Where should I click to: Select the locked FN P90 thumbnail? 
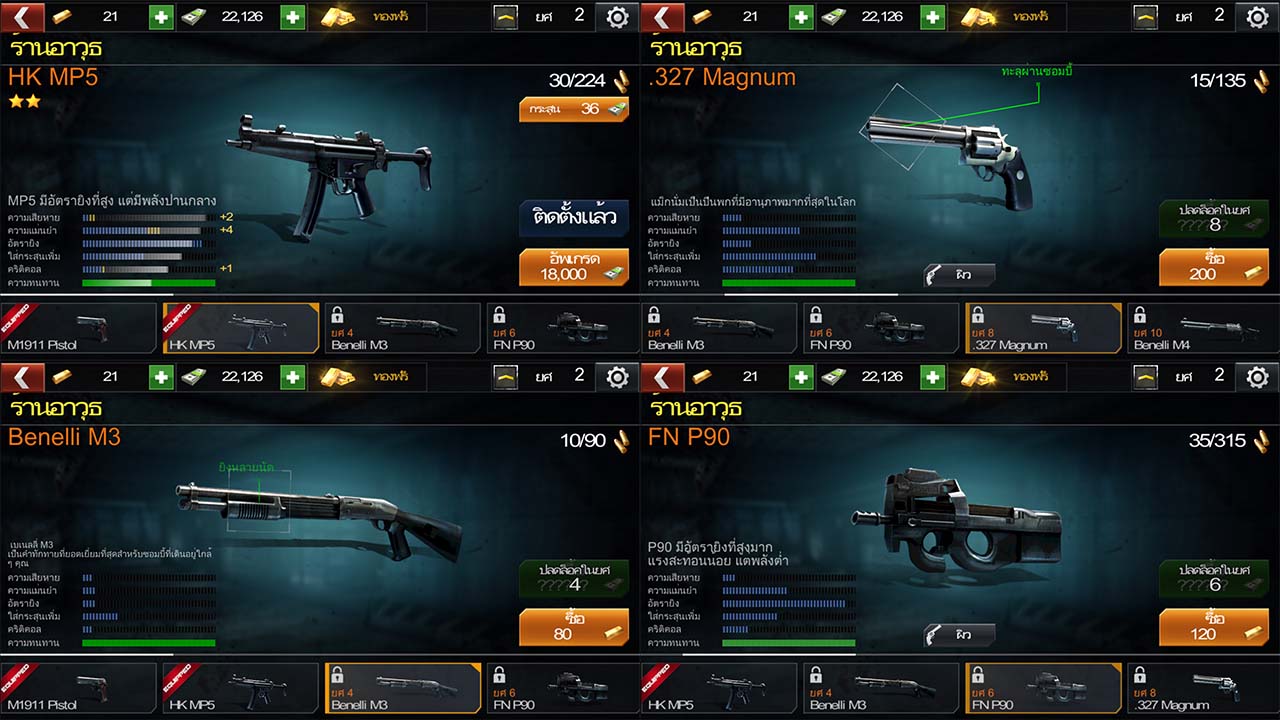pyautogui.click(x=561, y=328)
